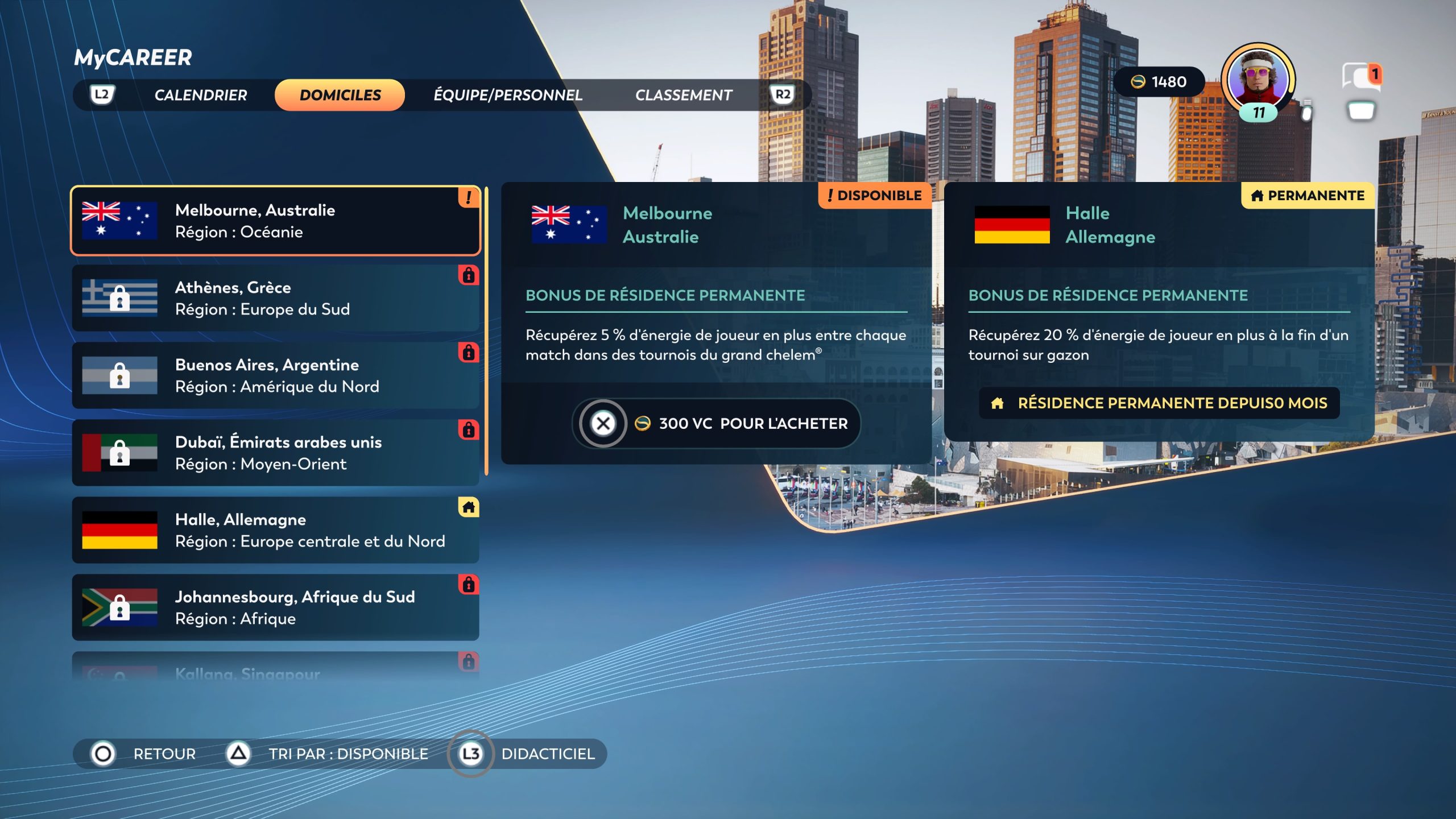
Task: Select the Domiciles tab
Action: [340, 95]
